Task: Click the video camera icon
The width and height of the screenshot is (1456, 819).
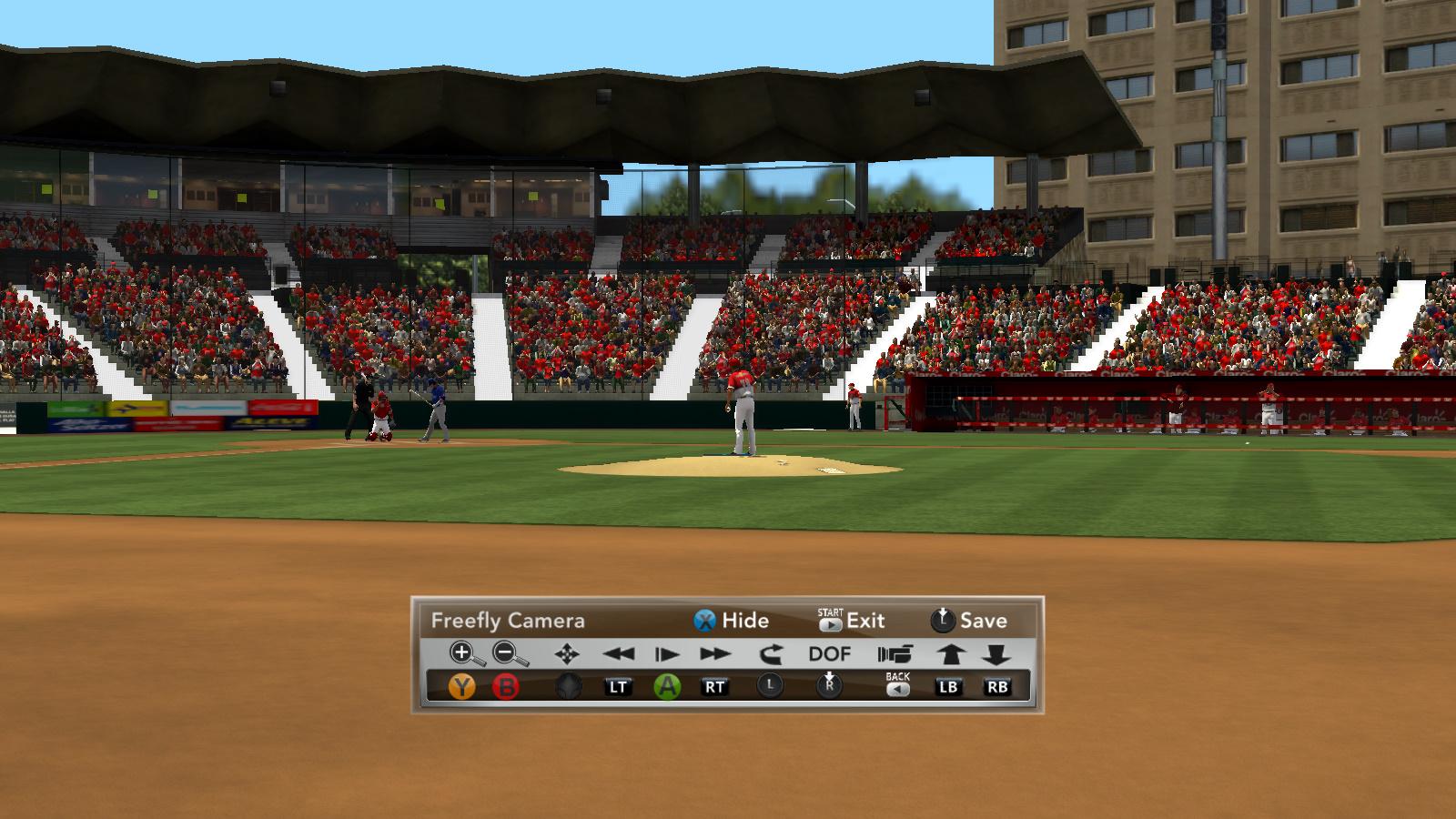Action: pos(895,653)
